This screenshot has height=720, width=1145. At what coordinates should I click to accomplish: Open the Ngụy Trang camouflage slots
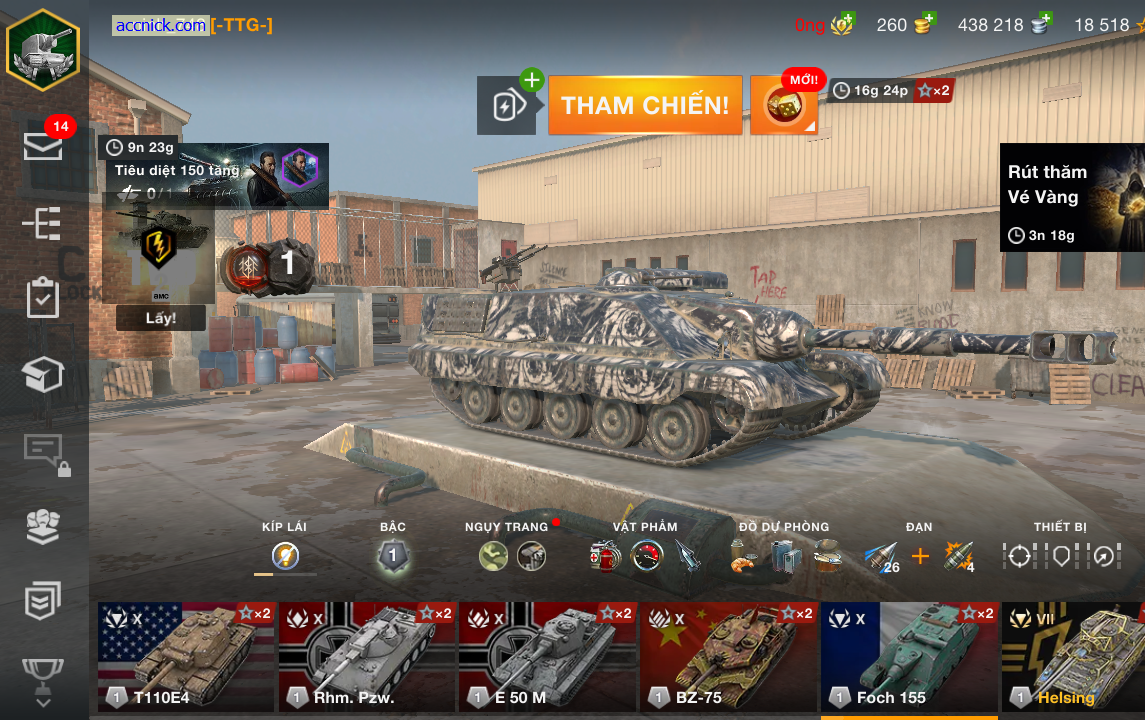point(512,556)
